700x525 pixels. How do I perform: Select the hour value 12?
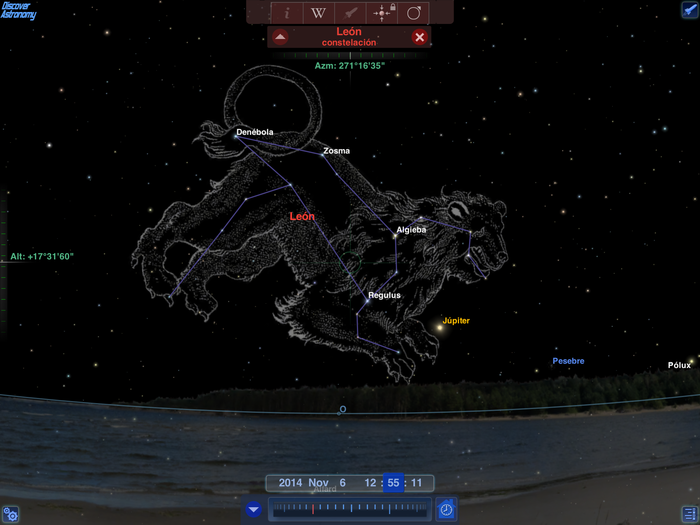[x=371, y=483]
